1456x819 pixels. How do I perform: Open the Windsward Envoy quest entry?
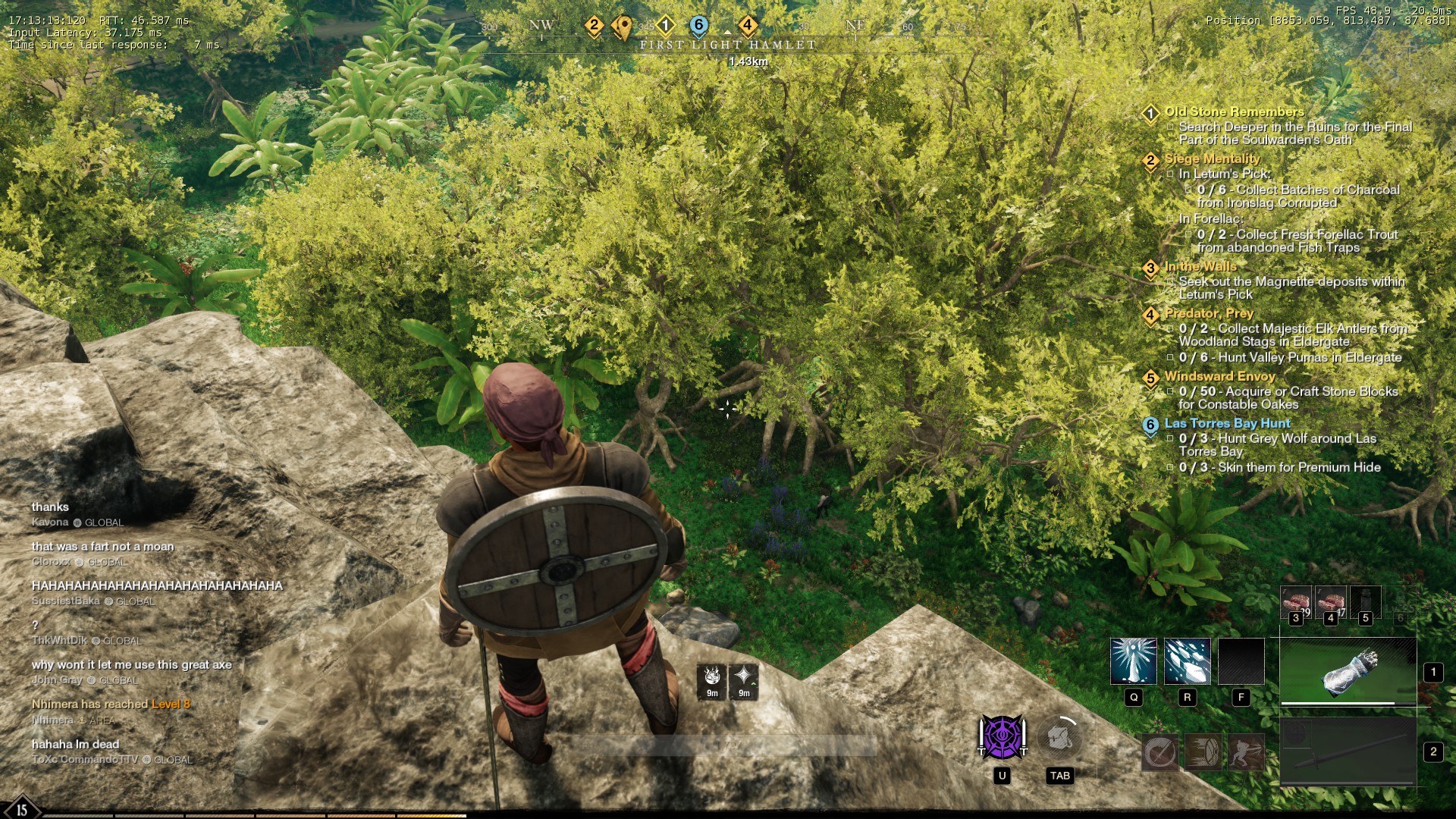[x=1219, y=377]
